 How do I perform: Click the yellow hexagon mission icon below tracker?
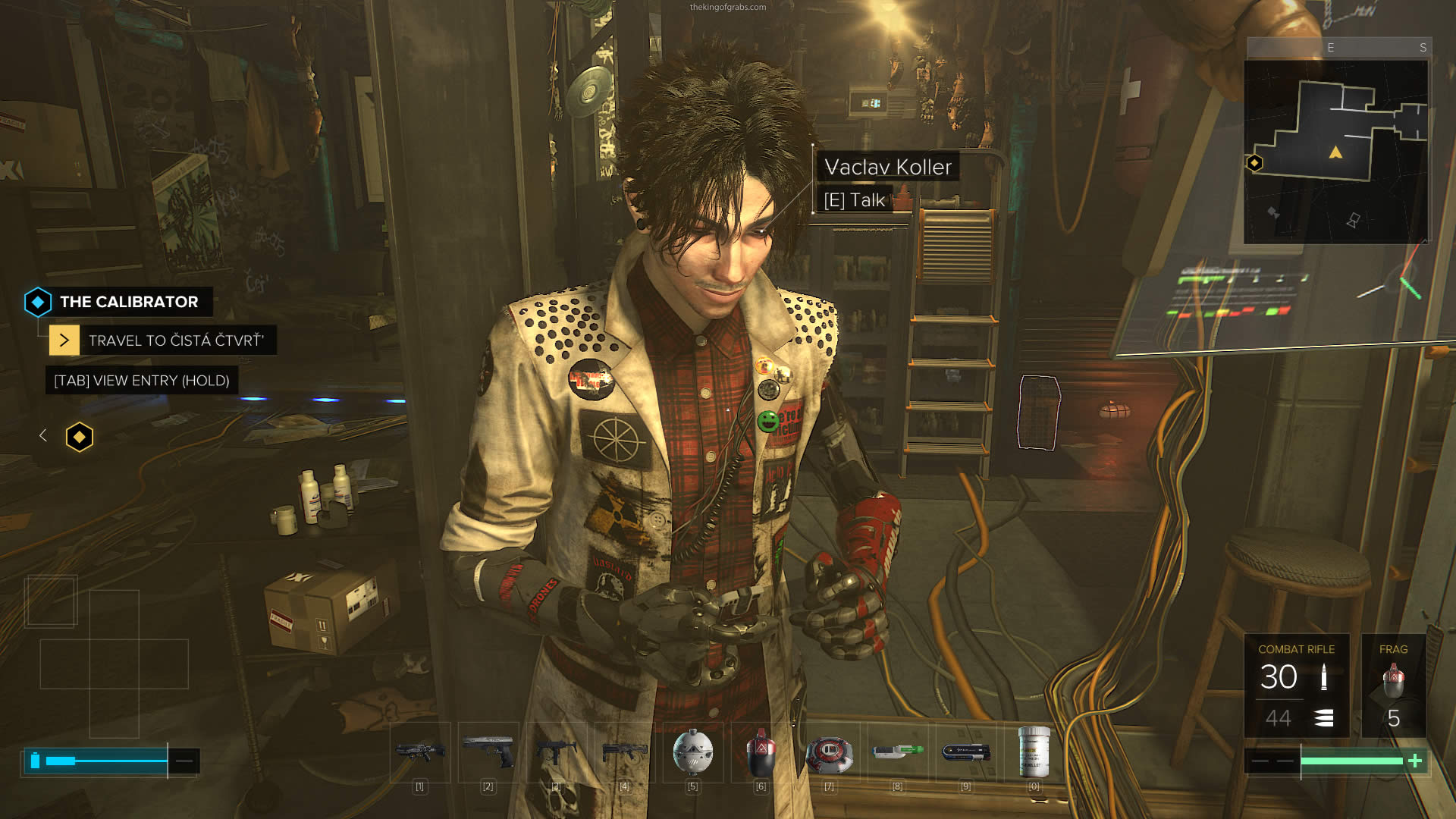(x=80, y=437)
